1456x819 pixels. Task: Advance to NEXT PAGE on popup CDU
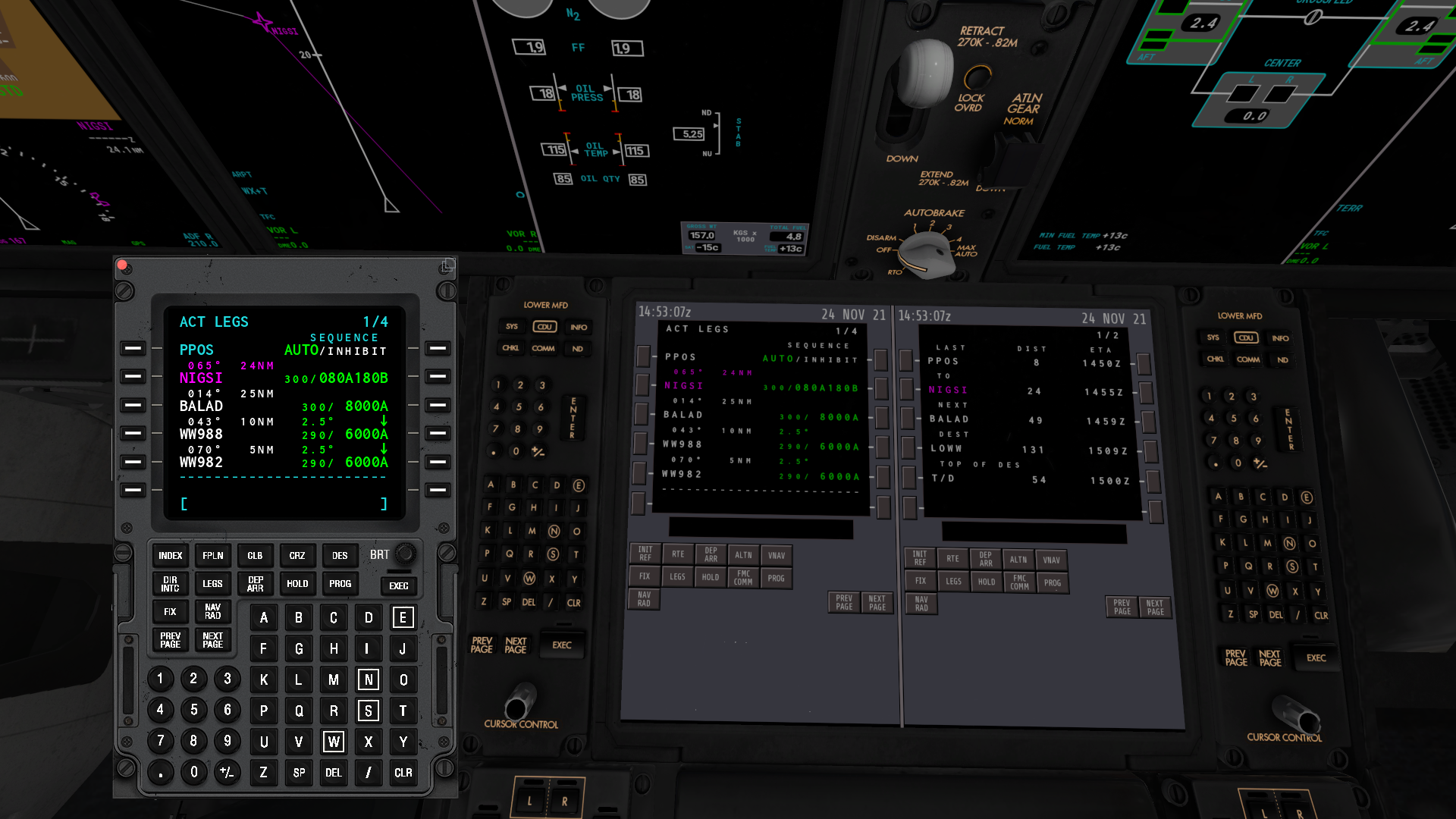coord(212,641)
